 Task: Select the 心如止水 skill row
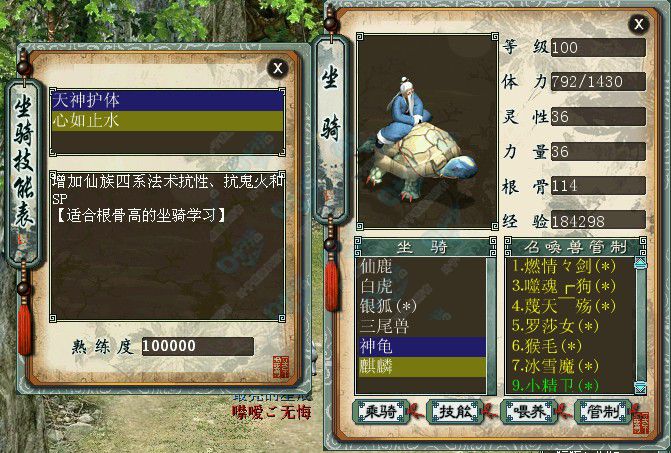(168, 119)
